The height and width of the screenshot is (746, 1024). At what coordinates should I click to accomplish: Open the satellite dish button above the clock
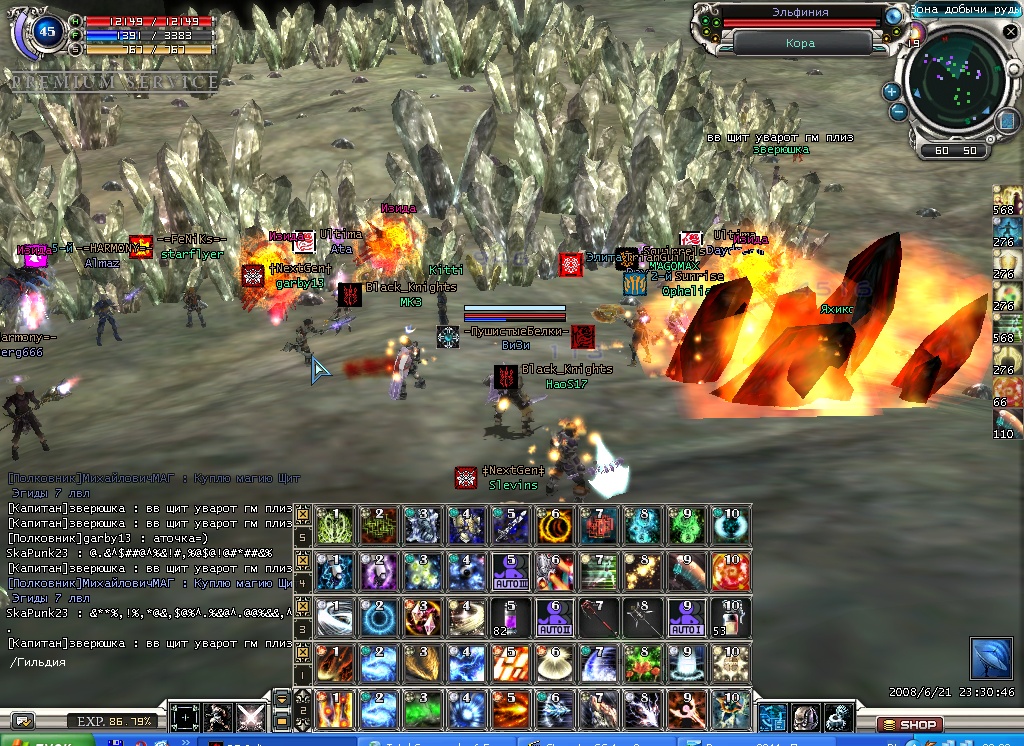coord(990,658)
